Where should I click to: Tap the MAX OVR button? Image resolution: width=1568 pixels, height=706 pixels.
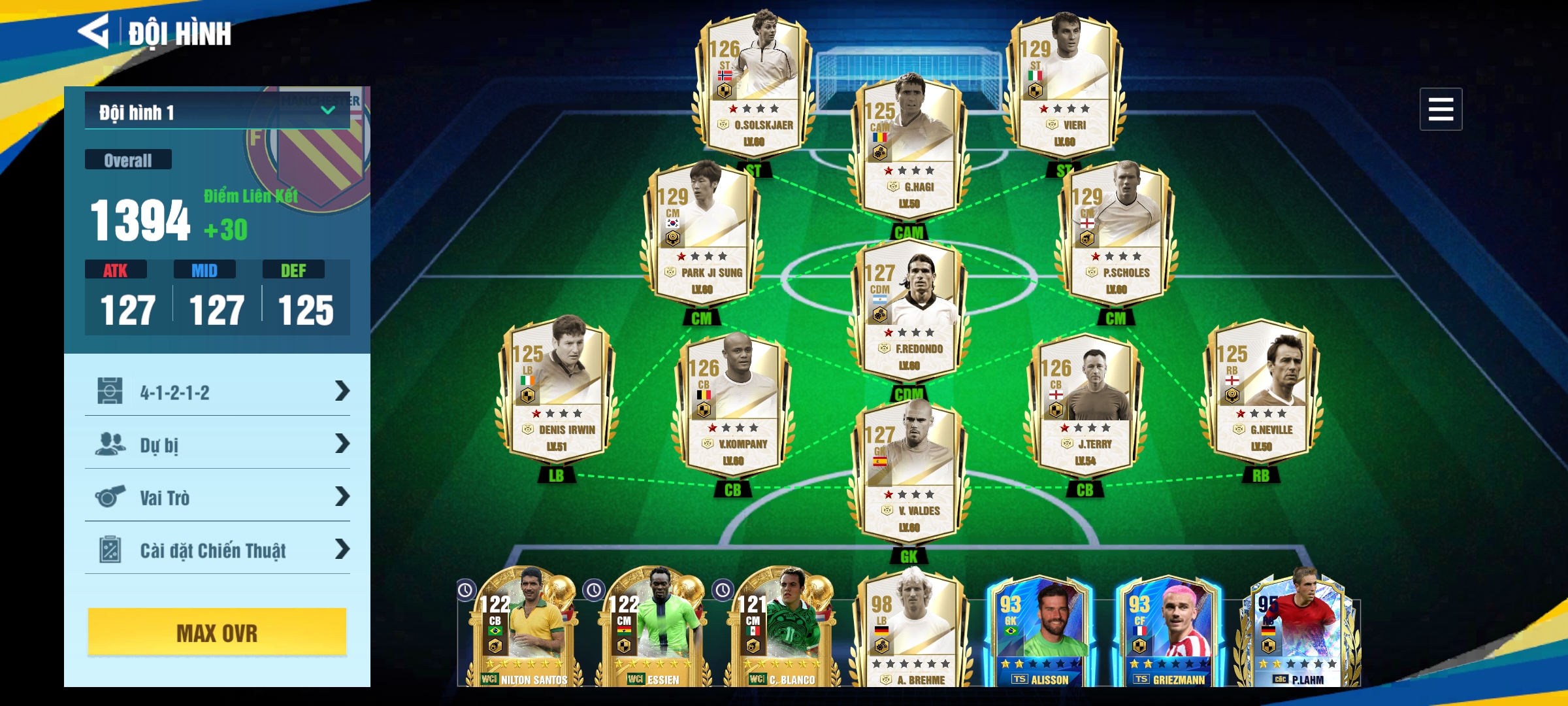point(217,632)
